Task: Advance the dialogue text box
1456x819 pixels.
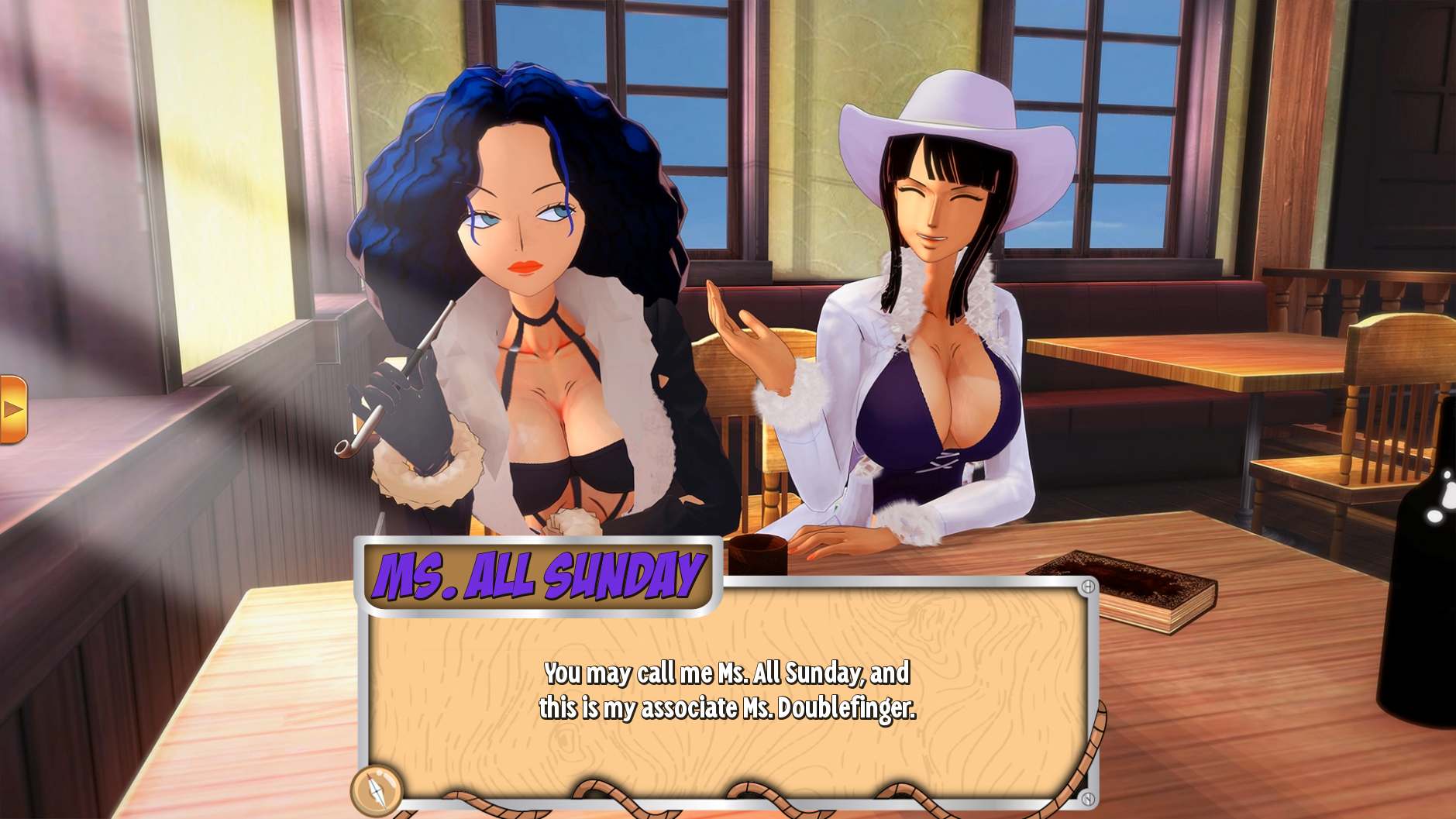Action: [727, 690]
